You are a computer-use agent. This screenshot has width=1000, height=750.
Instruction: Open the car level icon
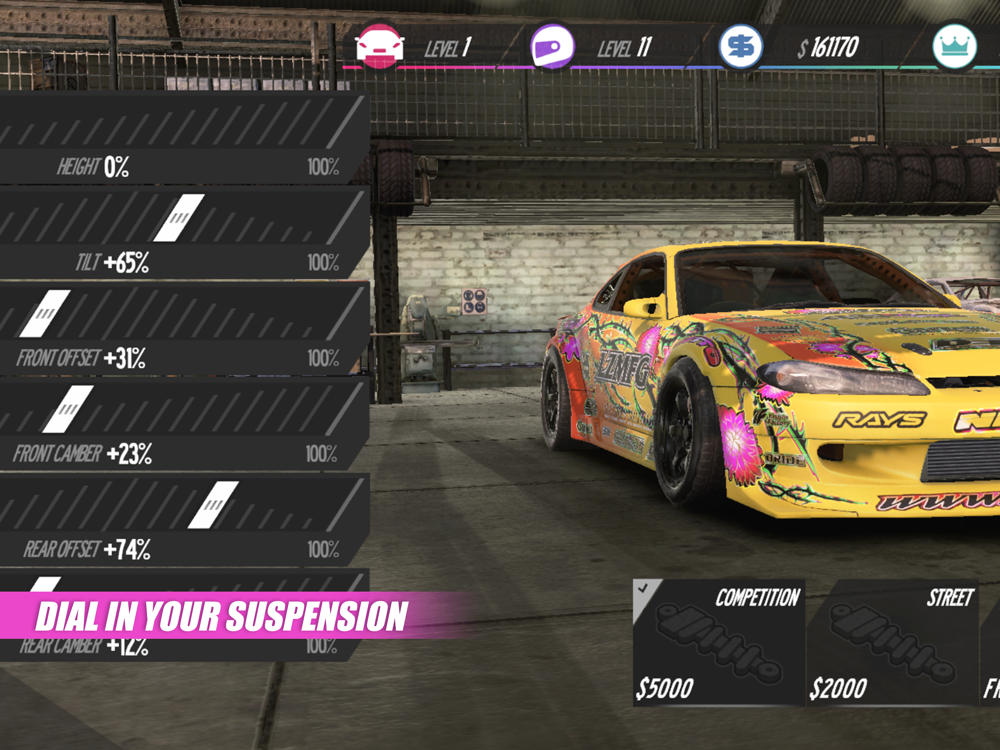click(380, 47)
